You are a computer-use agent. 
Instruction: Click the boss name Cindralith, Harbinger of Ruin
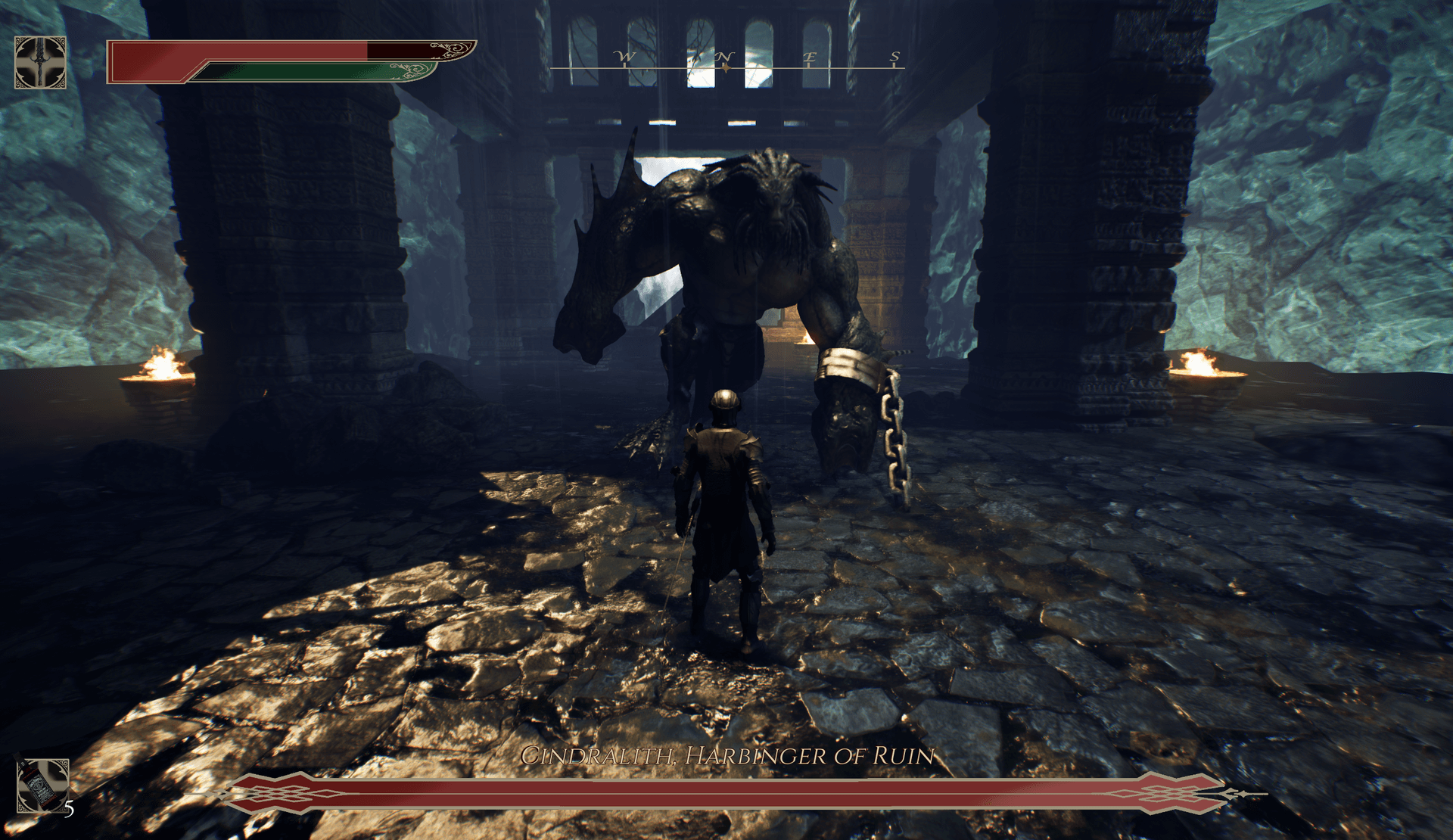pos(726,754)
